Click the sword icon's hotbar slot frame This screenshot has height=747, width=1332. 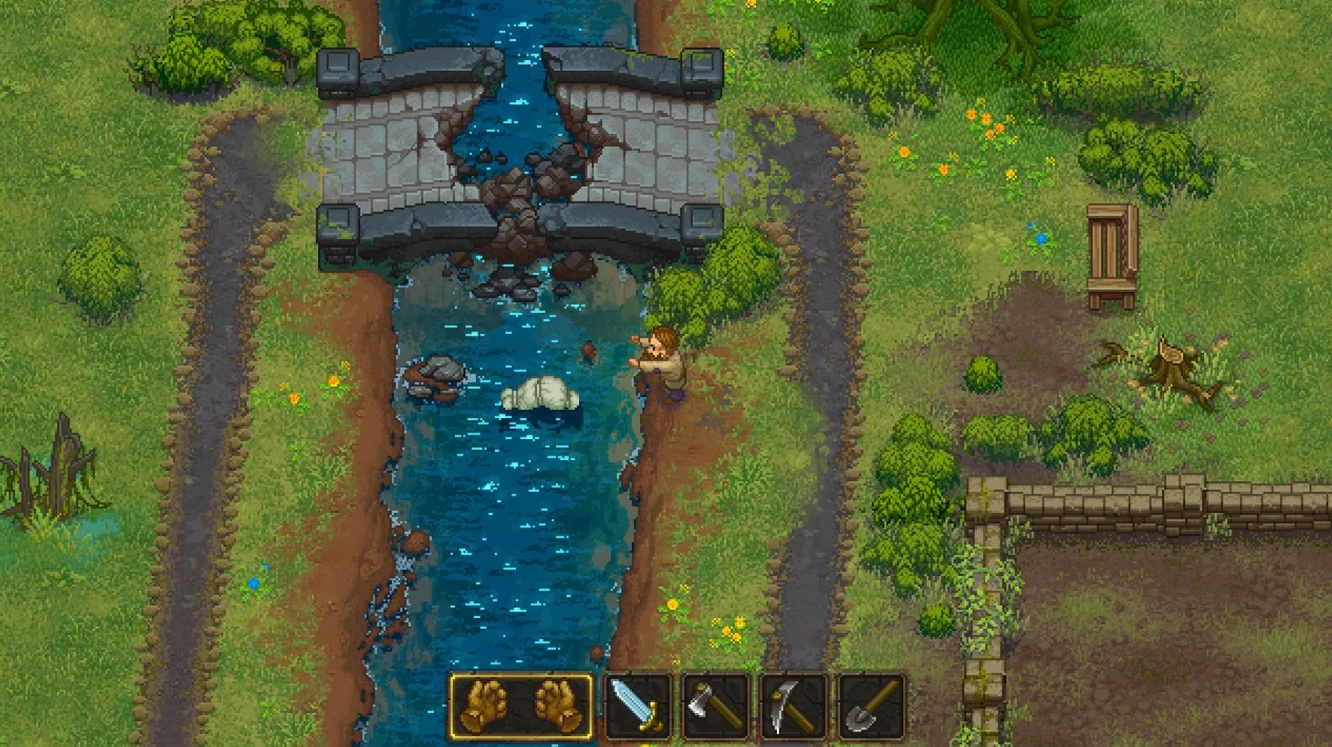(x=635, y=707)
